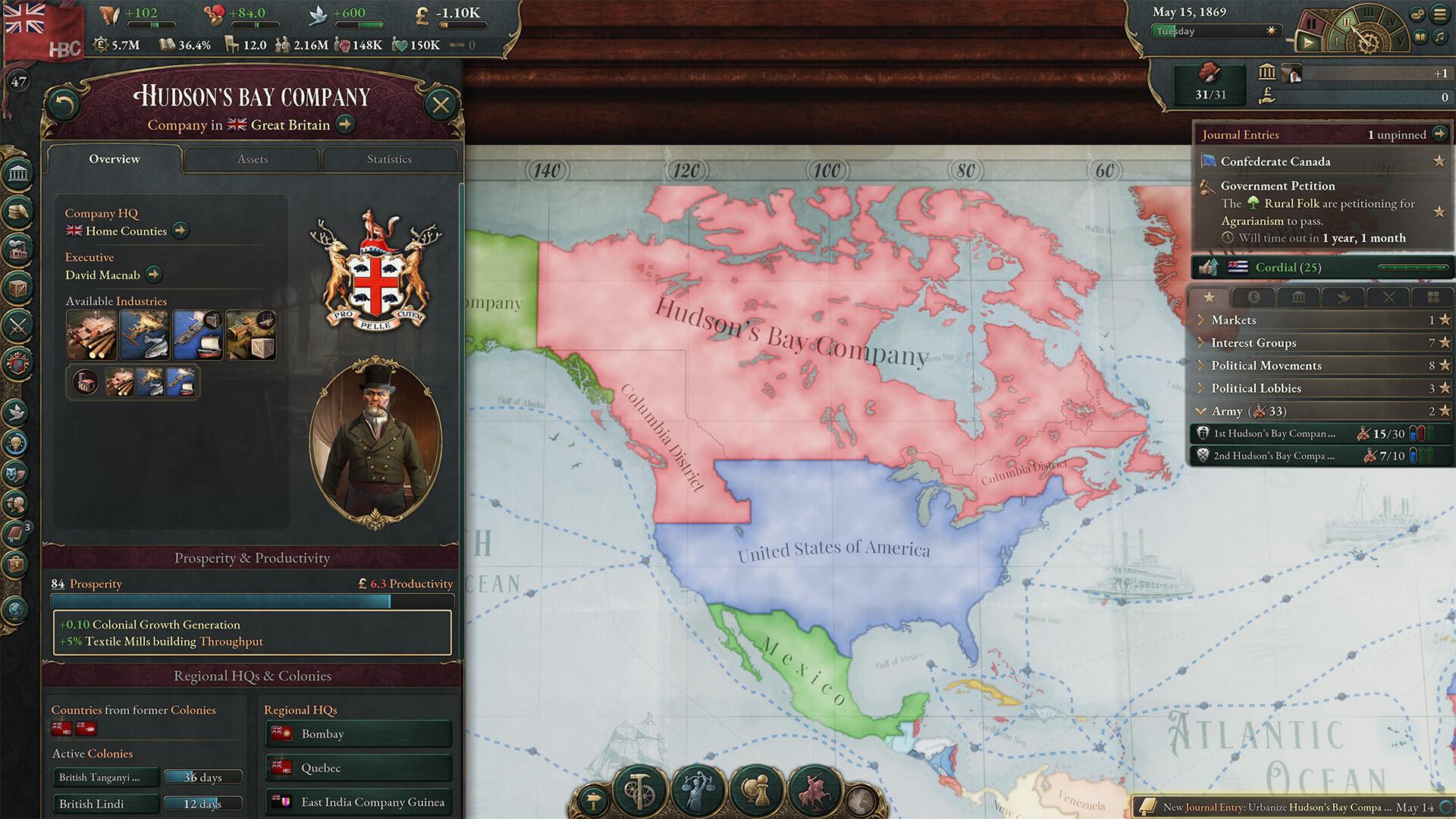Click the arrow to view executive David Macnab
The height and width of the screenshot is (819, 1456).
click(154, 275)
